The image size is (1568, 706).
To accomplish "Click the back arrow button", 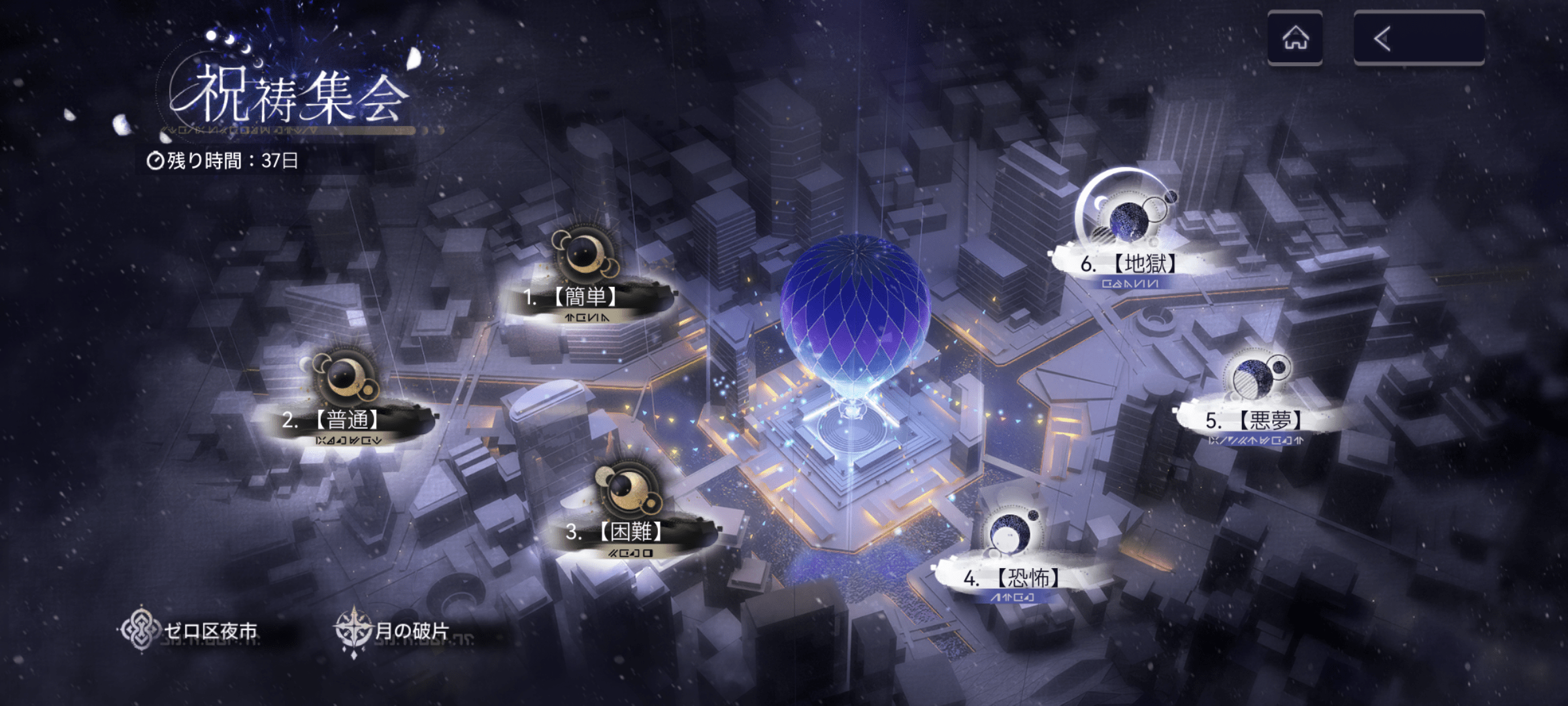I will click(x=1418, y=38).
